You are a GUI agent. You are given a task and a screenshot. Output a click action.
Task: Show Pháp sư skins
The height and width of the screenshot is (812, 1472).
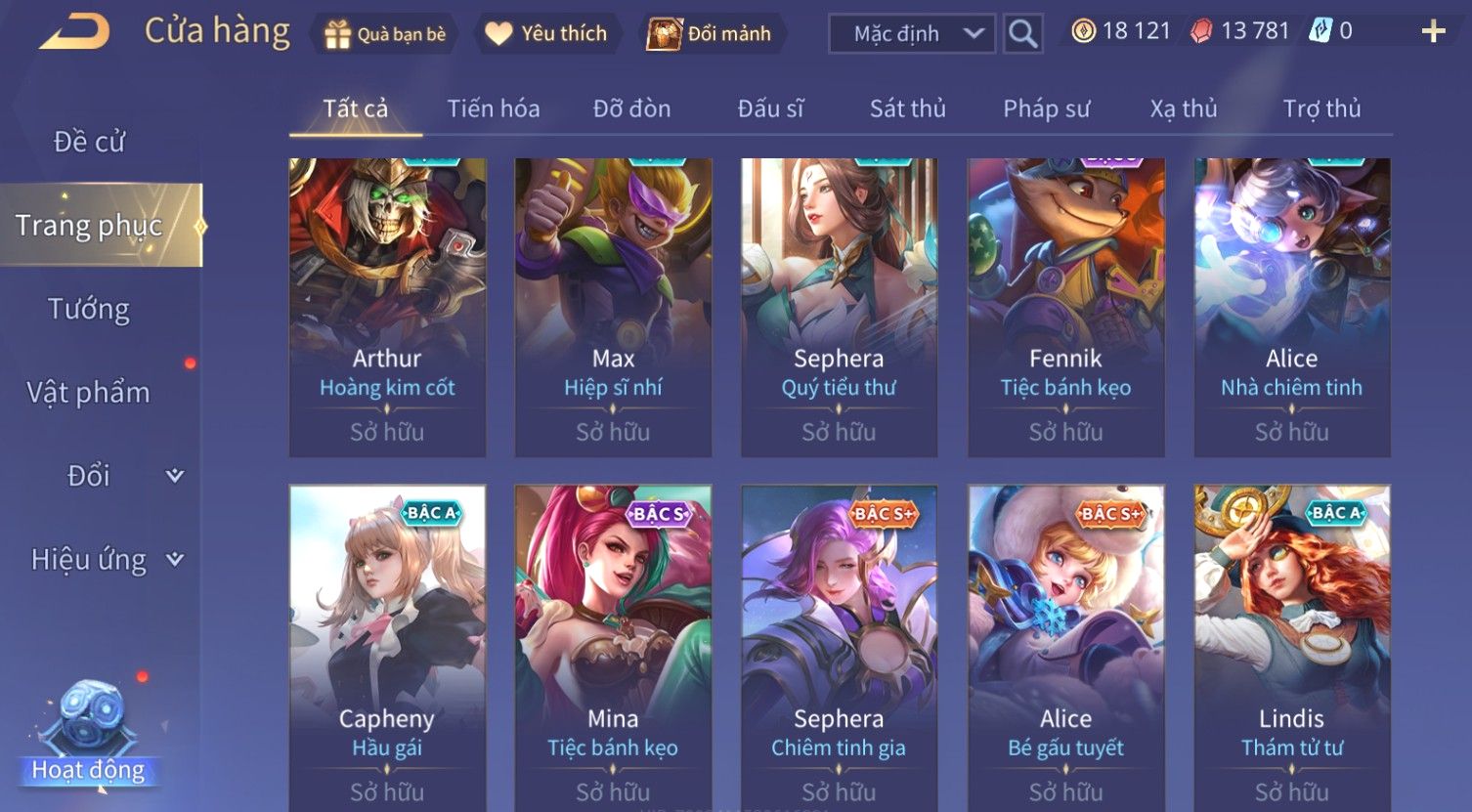tap(1046, 108)
